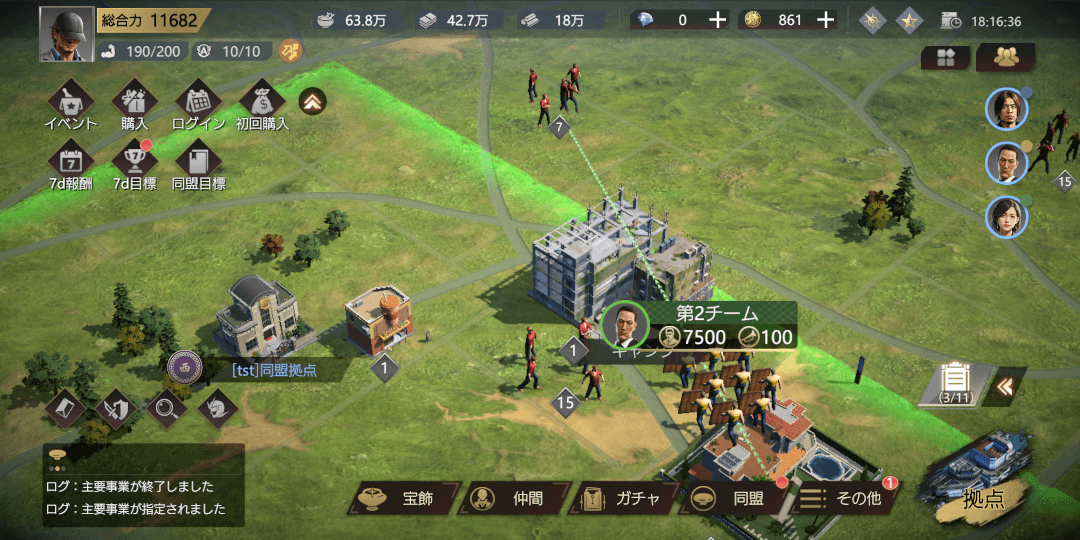Open the task clipboard showing 3/11
Image resolution: width=1080 pixels, height=540 pixels.
(955, 384)
